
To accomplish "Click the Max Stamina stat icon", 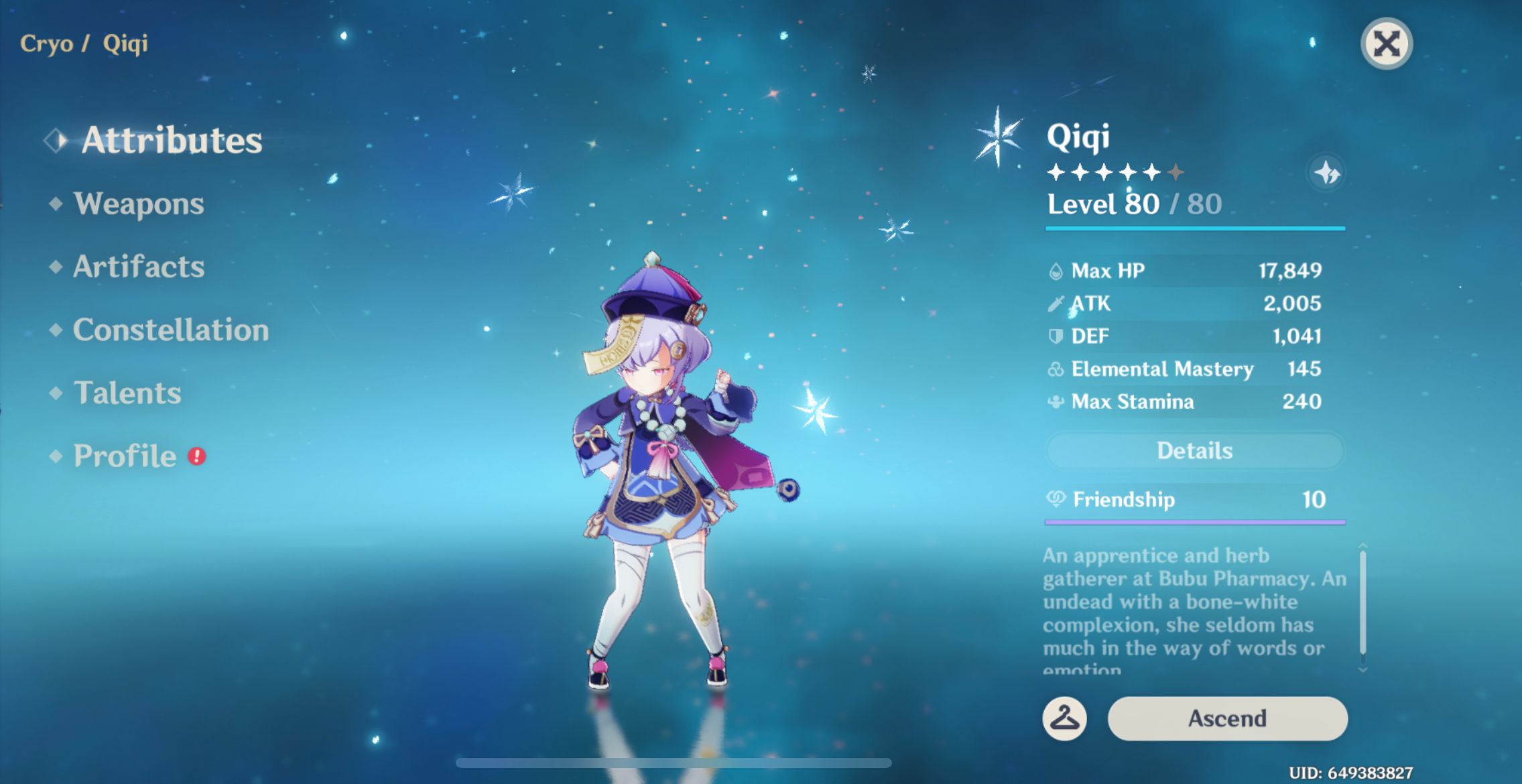I will click(x=1056, y=401).
